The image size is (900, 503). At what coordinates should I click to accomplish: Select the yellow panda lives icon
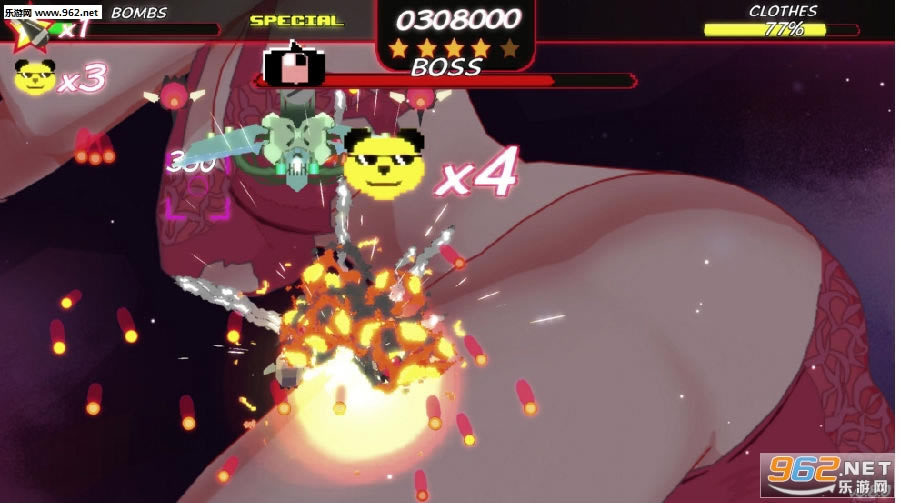[35, 78]
